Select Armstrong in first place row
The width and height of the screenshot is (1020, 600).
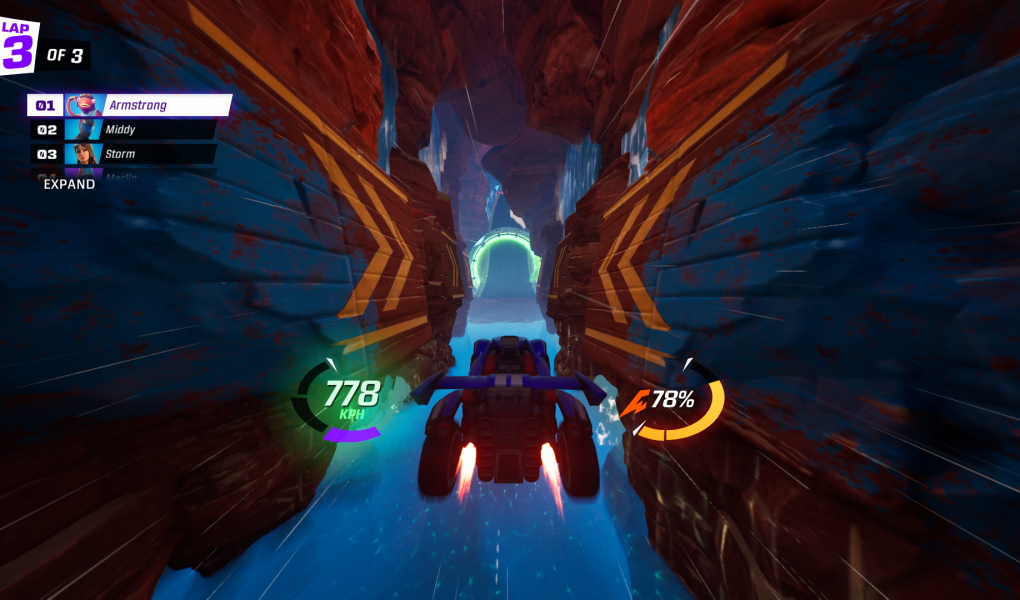pyautogui.click(x=130, y=105)
